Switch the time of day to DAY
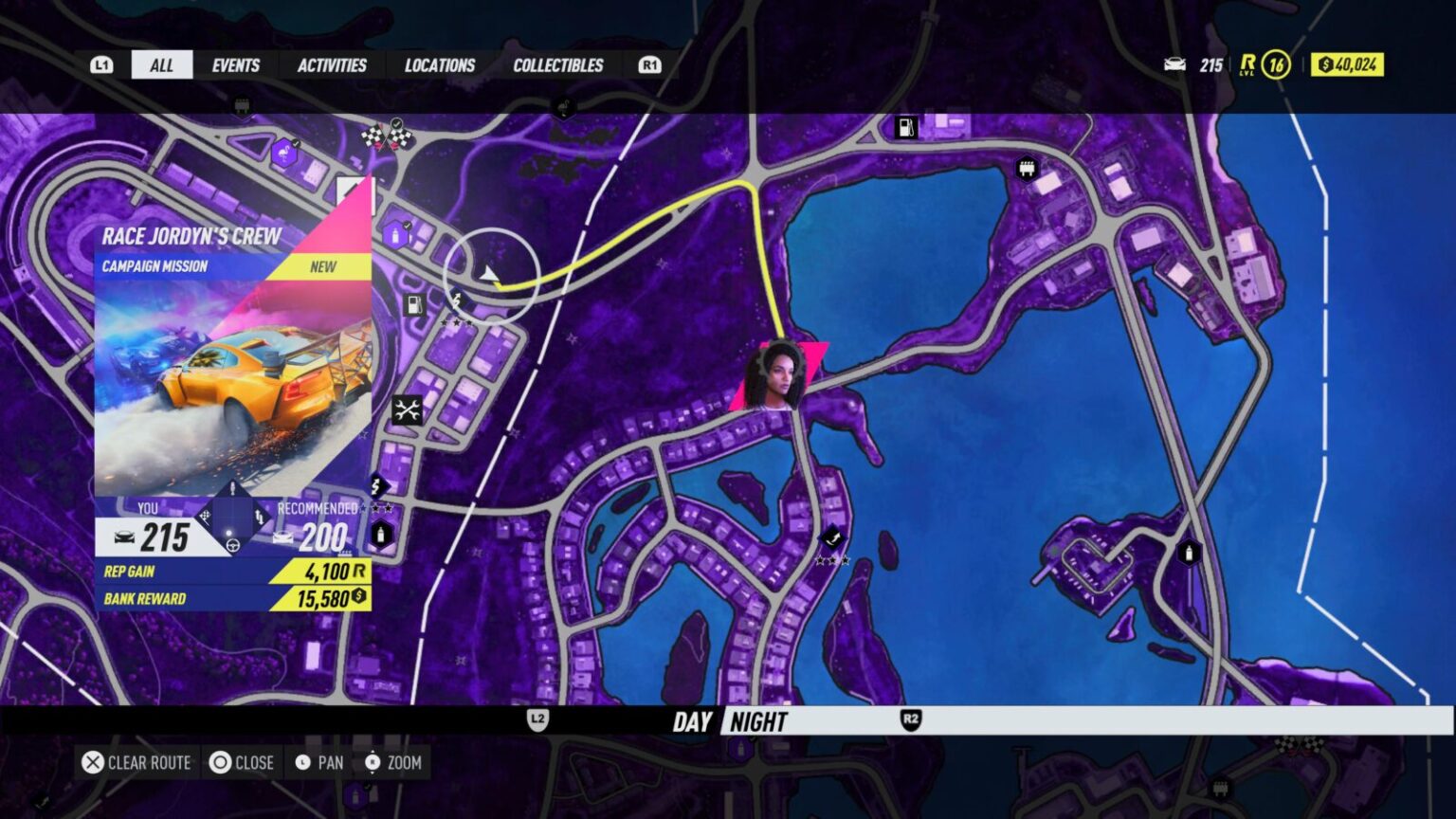Image resolution: width=1456 pixels, height=819 pixels. tap(691, 721)
